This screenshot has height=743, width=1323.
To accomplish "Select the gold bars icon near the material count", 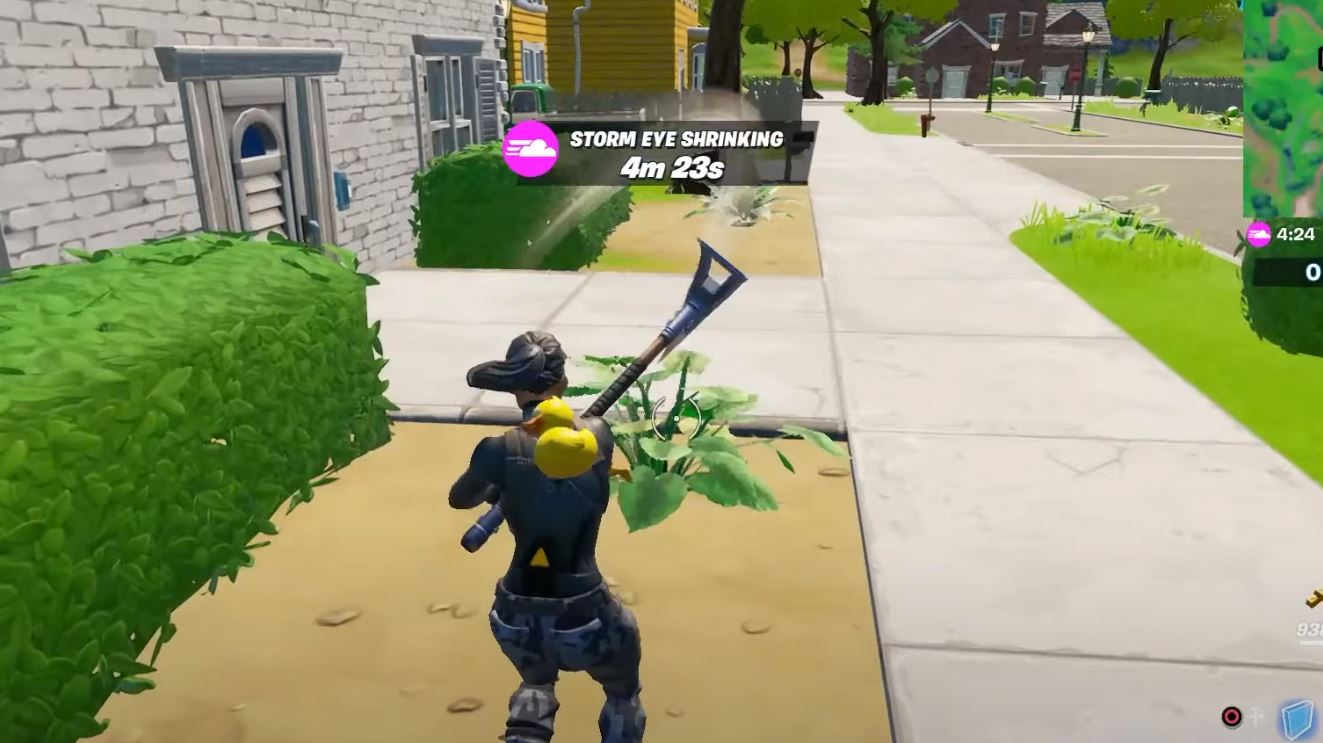I will 1312,600.
